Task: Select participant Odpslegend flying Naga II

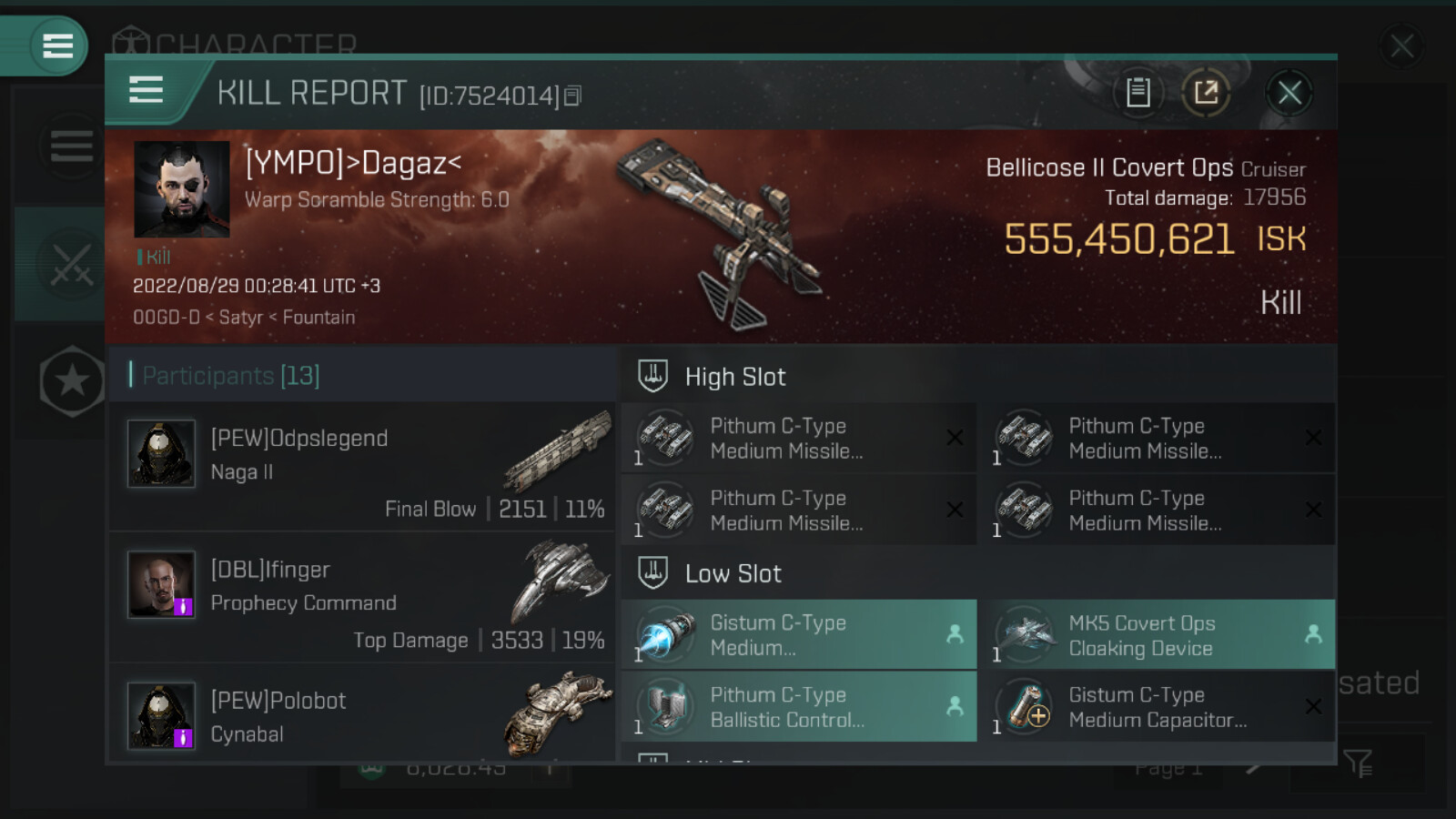Action: click(x=362, y=466)
